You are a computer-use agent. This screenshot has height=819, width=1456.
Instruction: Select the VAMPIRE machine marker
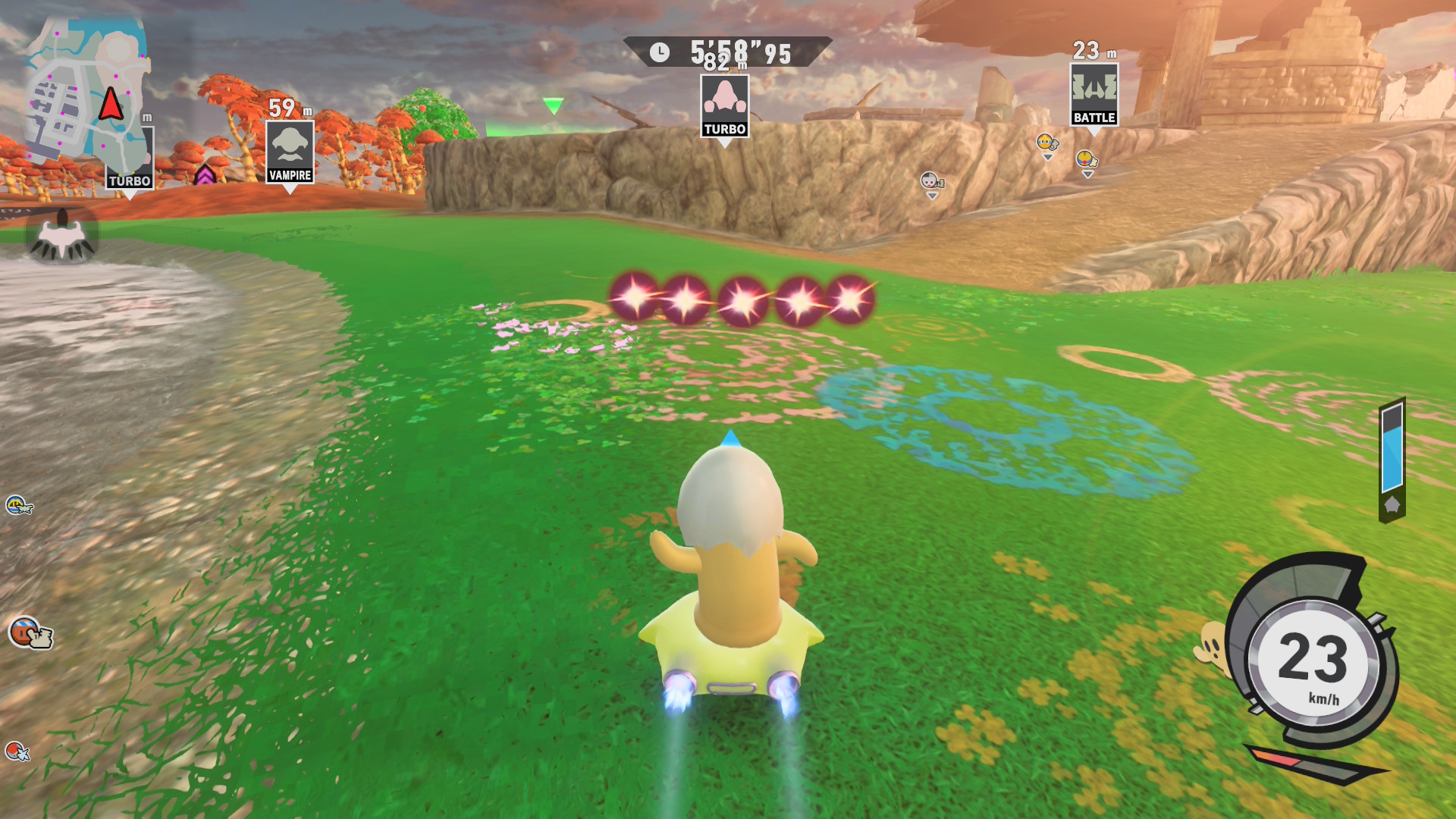(290, 152)
